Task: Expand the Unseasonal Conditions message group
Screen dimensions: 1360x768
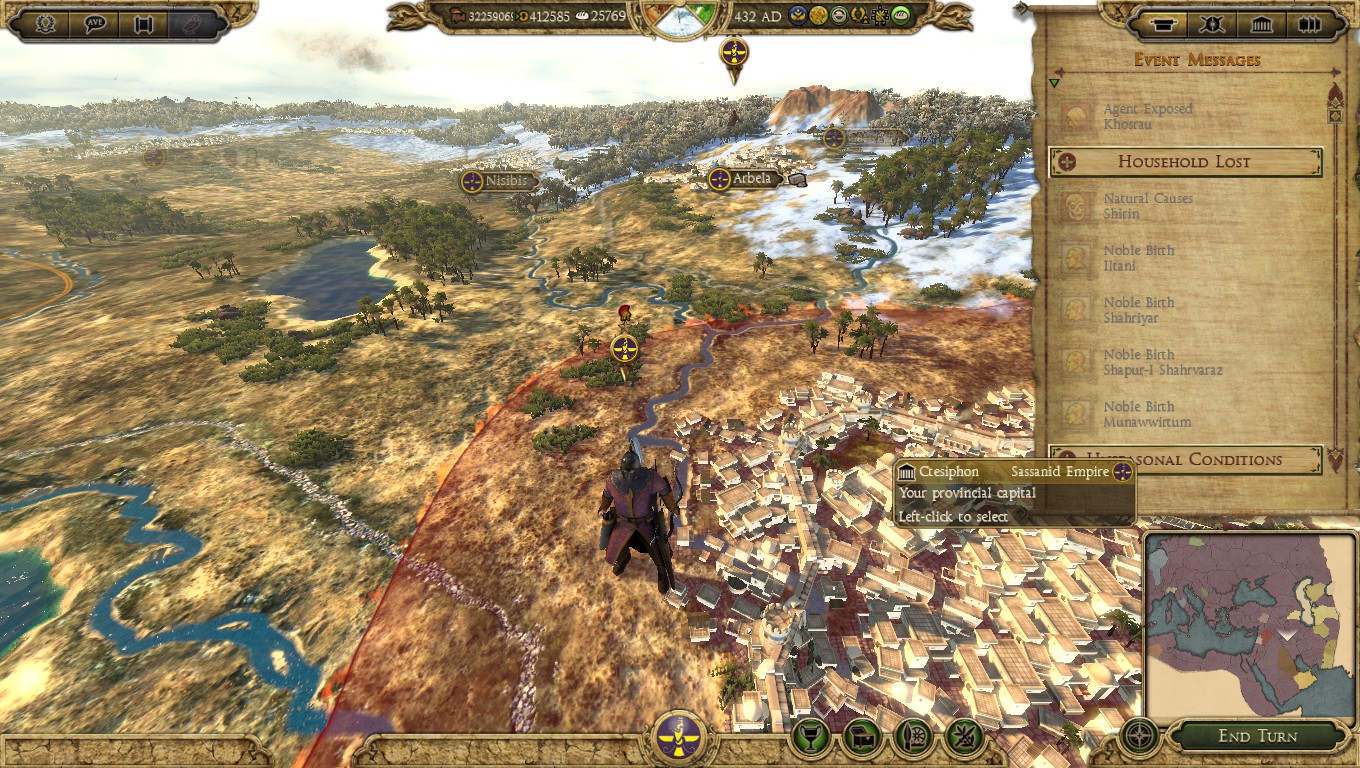Action: pyautogui.click(x=1185, y=460)
